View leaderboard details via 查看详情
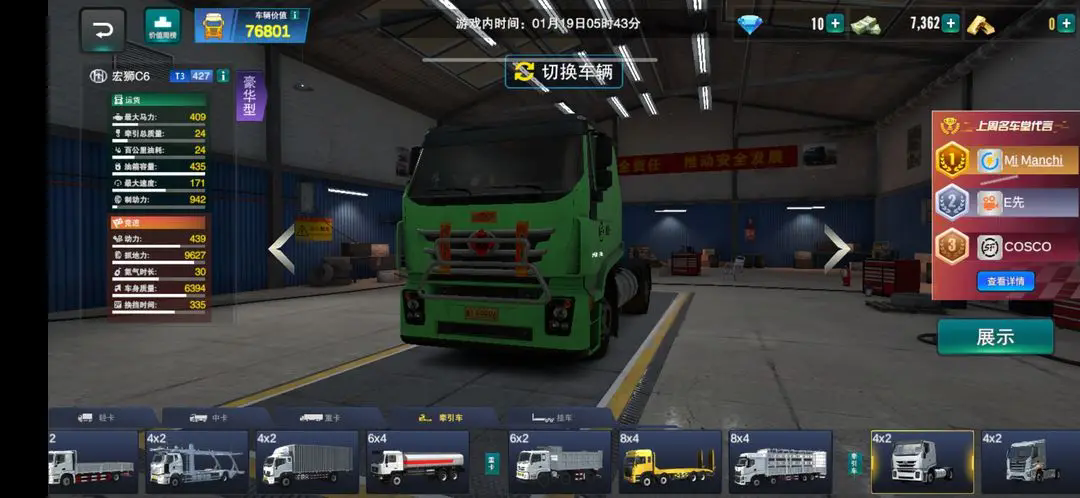Screen dimensions: 1080x498 pos(1005,282)
